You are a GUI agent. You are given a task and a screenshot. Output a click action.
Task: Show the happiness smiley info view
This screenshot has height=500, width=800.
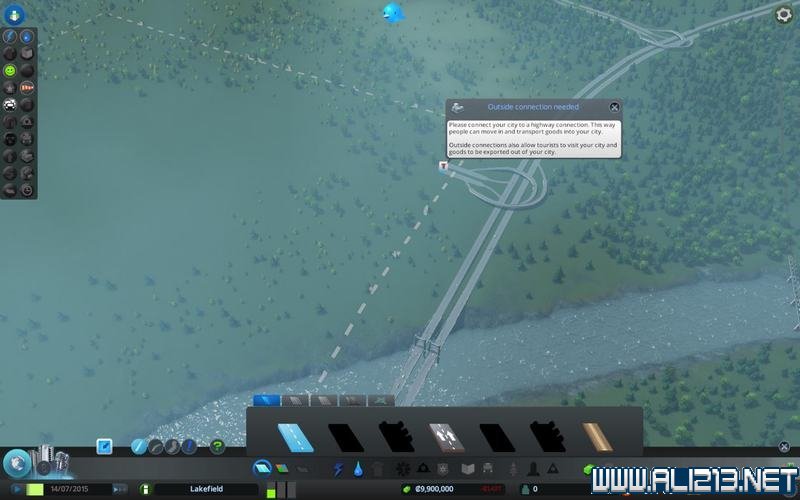point(11,71)
